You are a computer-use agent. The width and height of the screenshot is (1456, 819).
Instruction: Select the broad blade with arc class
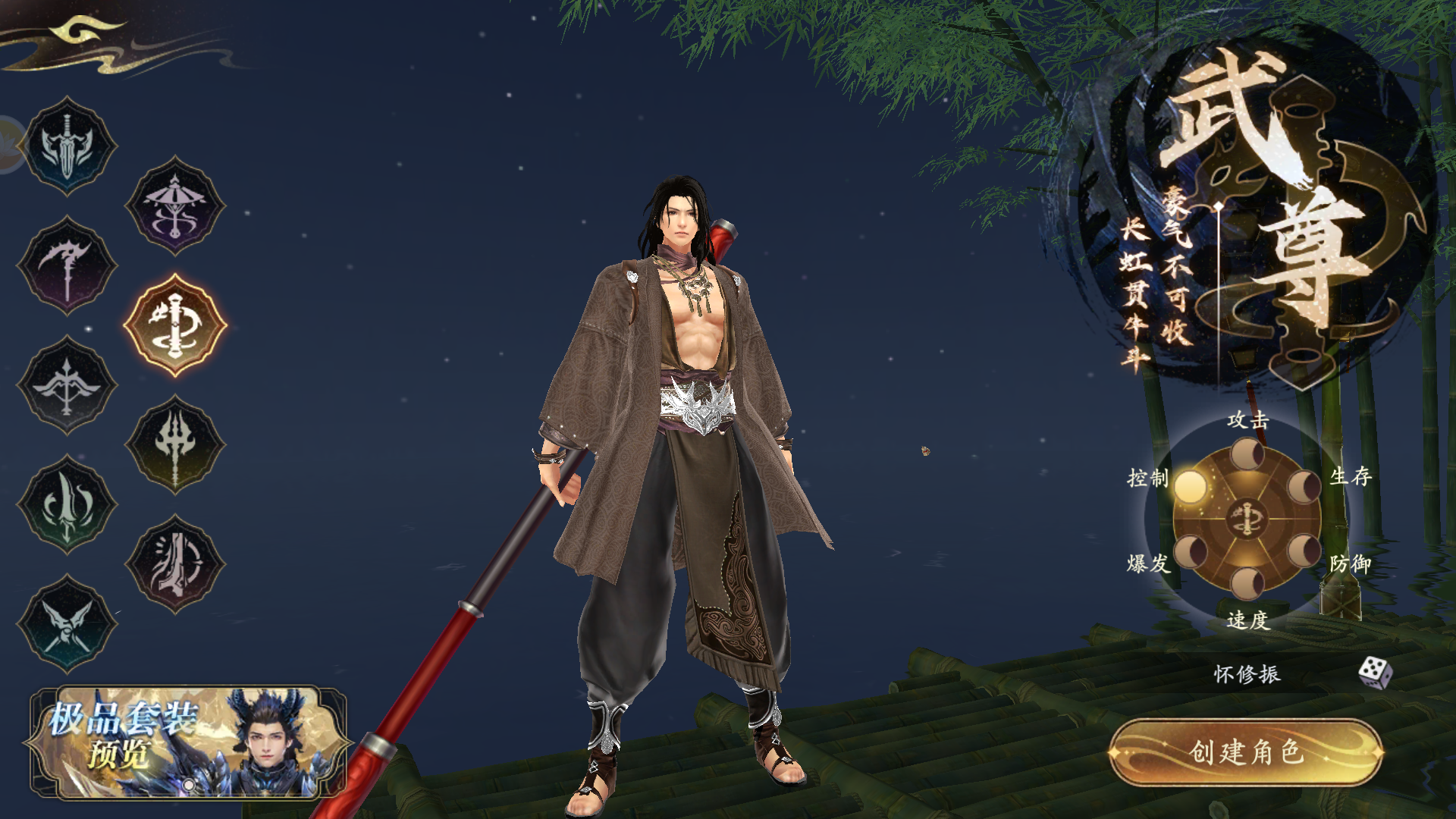pyautogui.click(x=175, y=564)
